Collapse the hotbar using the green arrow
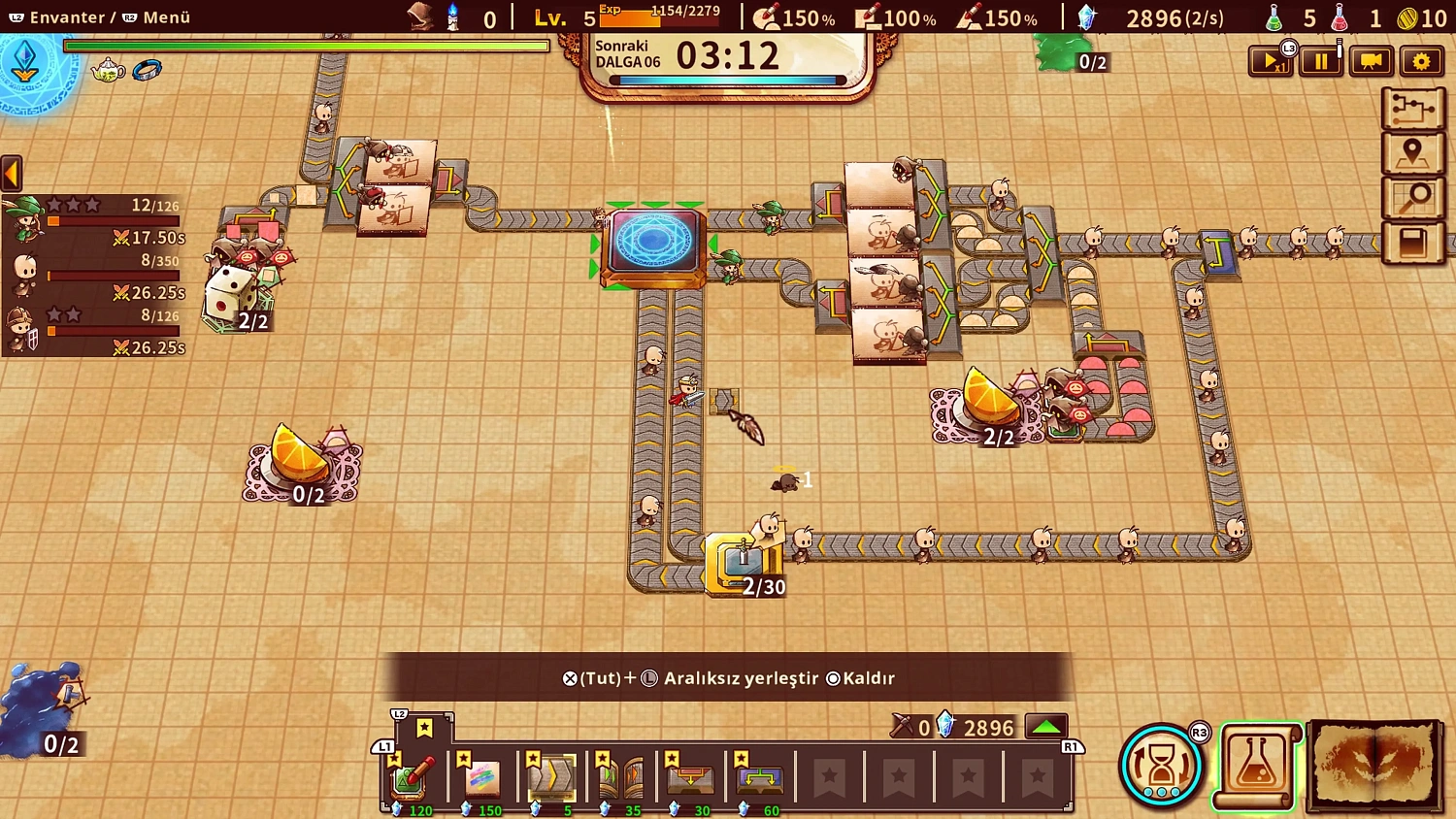This screenshot has height=819, width=1456. click(1046, 724)
